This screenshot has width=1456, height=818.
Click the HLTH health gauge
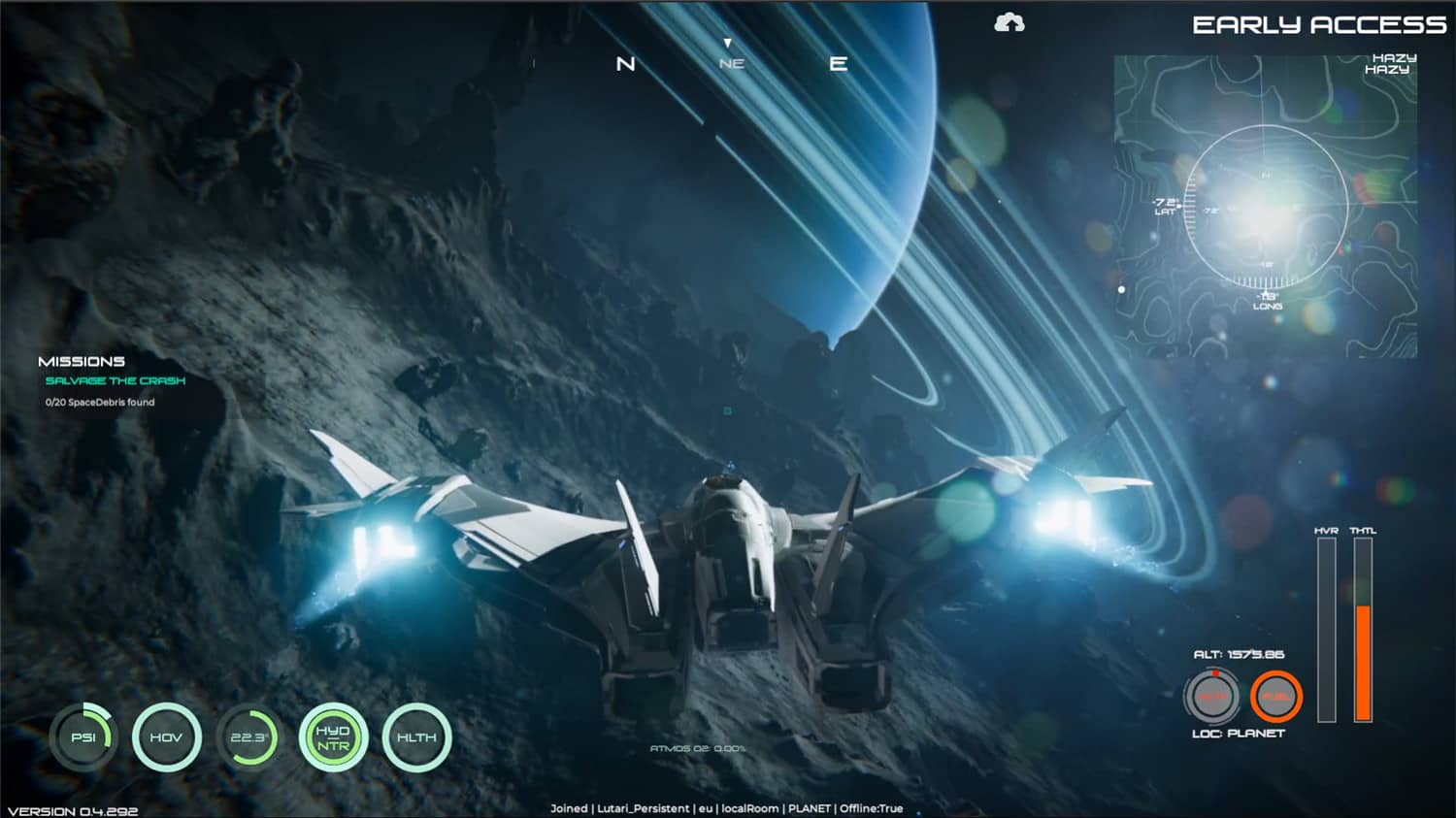coord(417,737)
